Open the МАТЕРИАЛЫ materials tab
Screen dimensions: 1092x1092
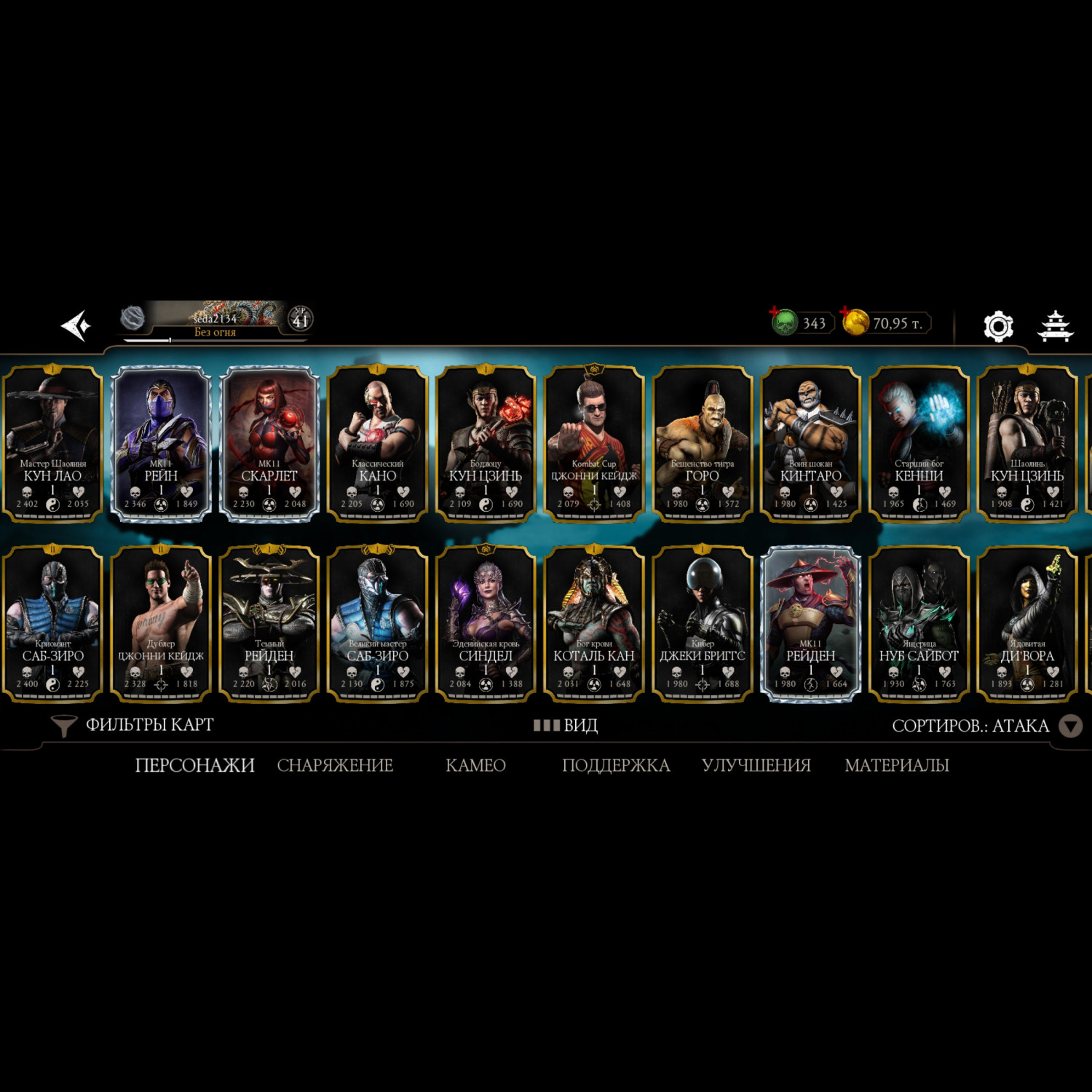click(896, 765)
